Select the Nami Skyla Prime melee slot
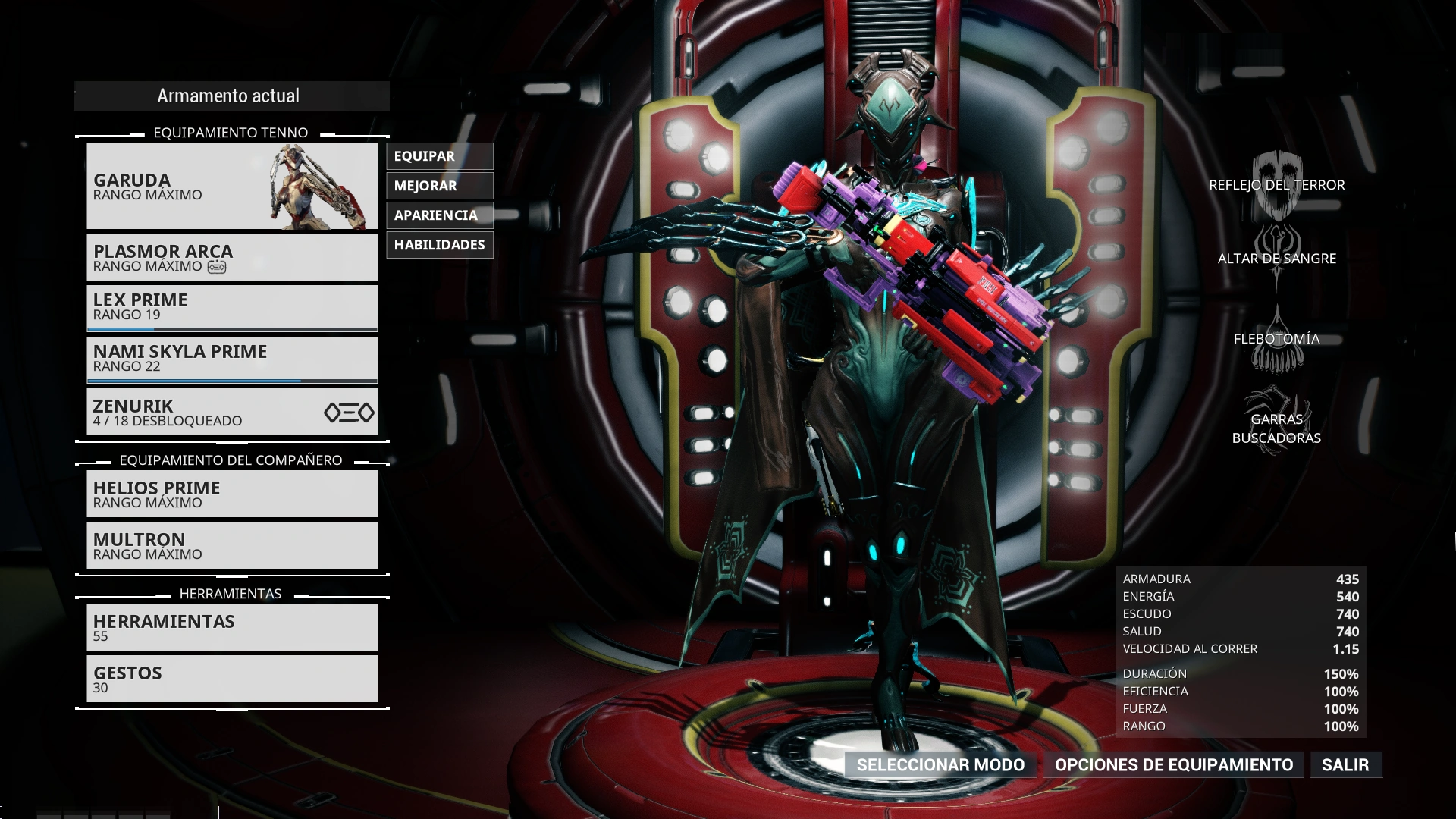Viewport: 1456px width, 819px height. pyautogui.click(x=232, y=359)
